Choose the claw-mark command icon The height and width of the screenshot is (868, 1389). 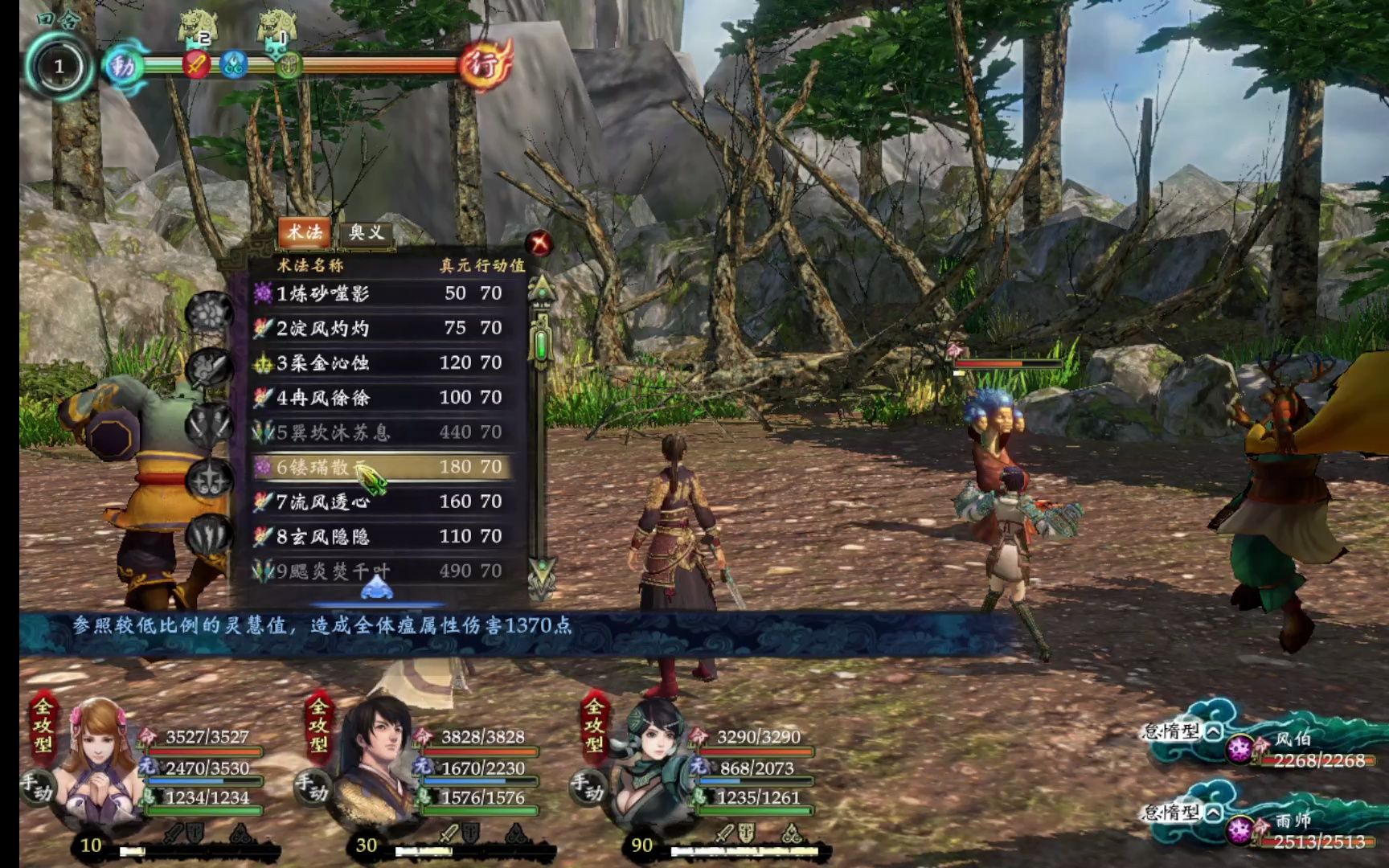click(x=210, y=534)
